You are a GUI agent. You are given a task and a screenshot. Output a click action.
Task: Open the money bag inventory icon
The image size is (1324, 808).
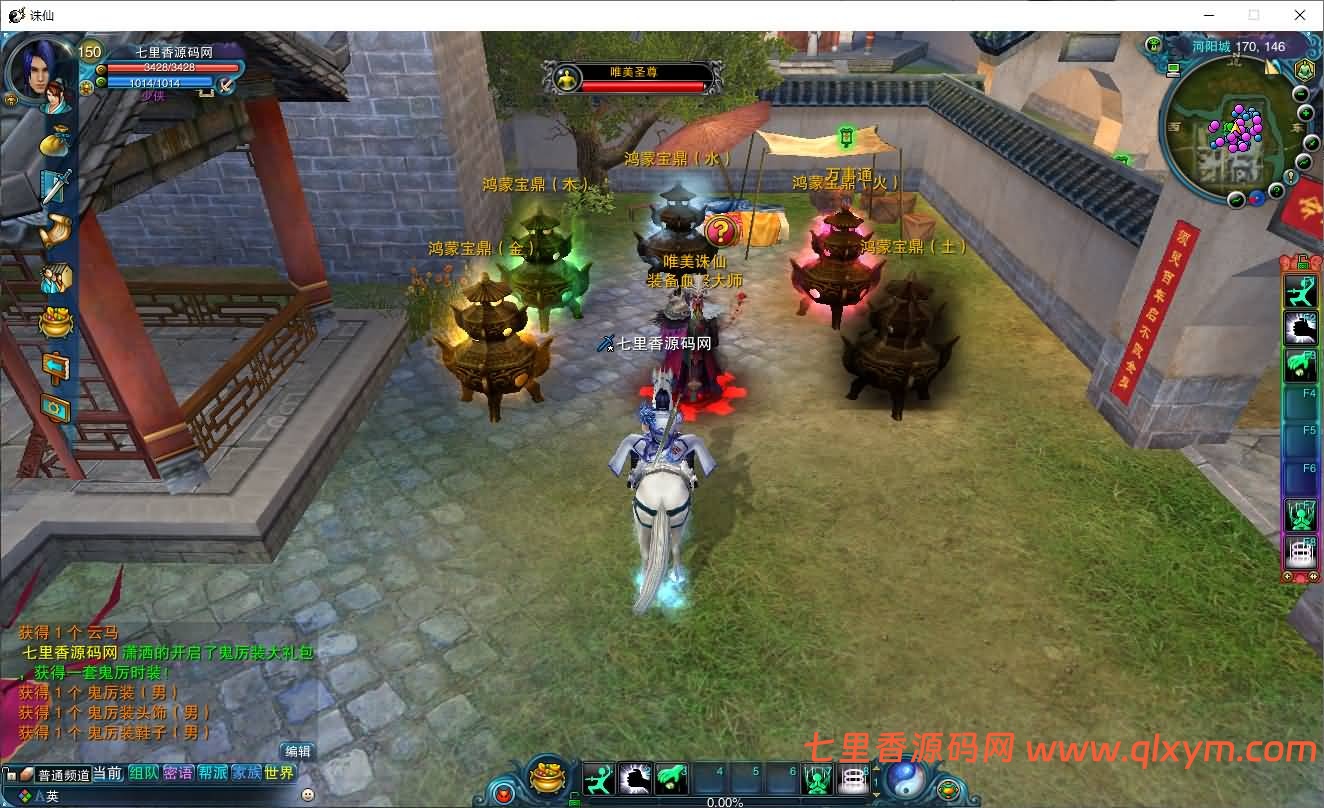click(x=55, y=140)
